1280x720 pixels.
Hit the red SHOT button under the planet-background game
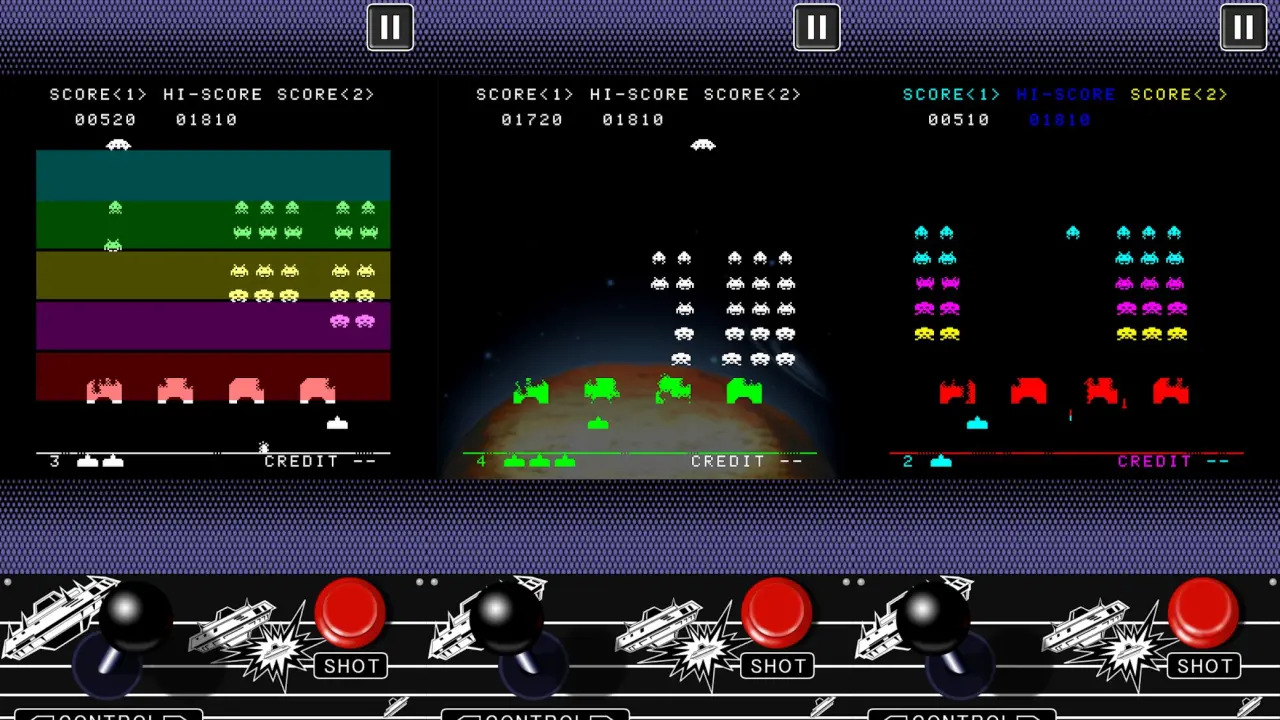[777, 612]
